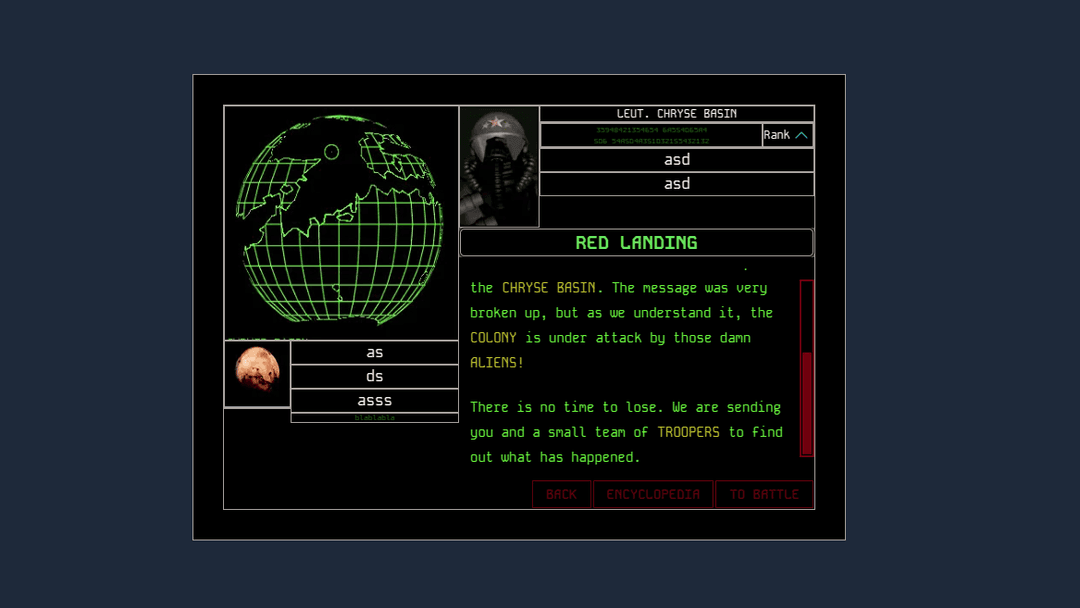Open the ENCYCLOPEDIA

coord(653,494)
